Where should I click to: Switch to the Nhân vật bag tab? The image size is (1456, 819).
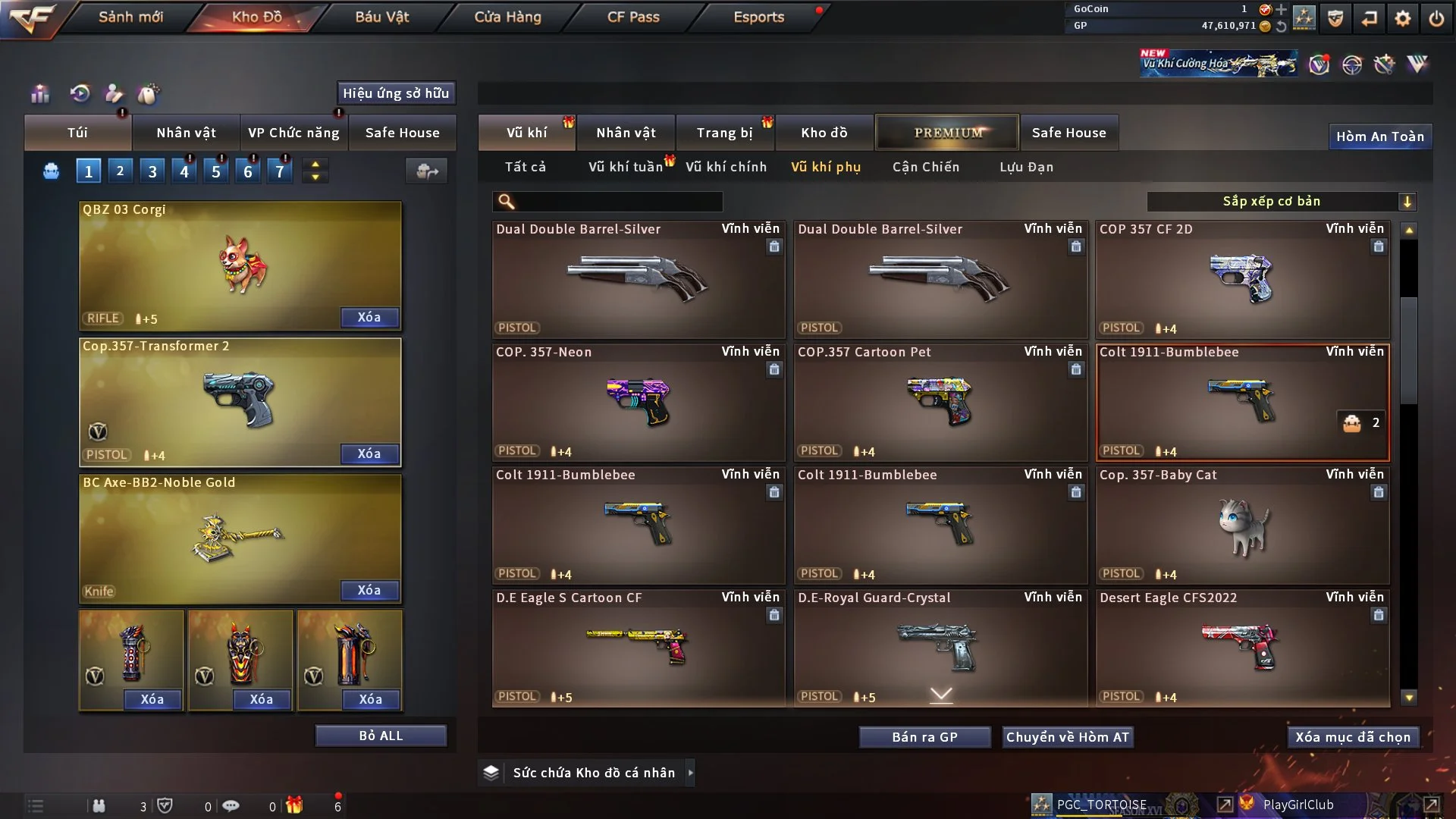186,133
